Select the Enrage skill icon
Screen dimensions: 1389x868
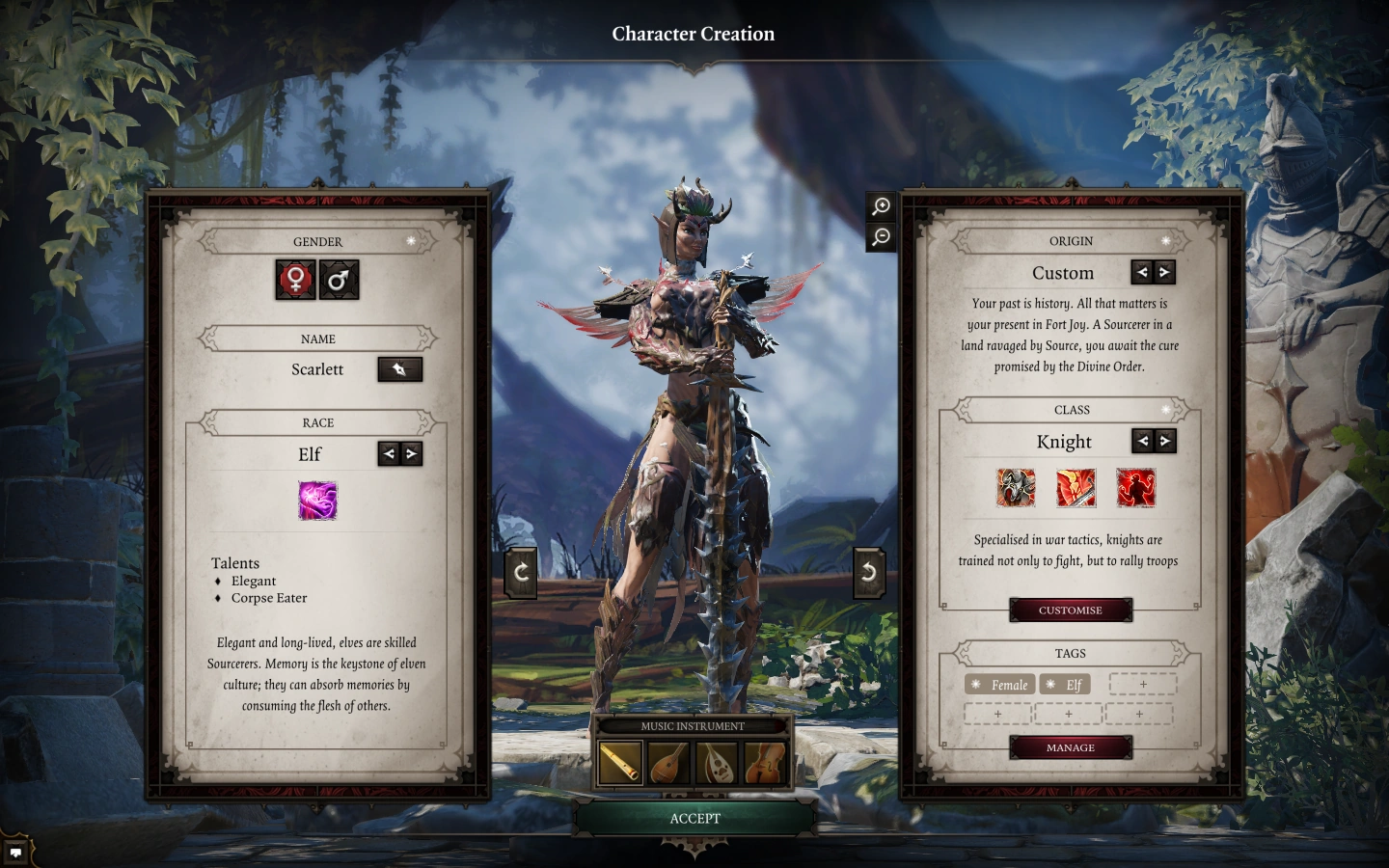coord(1135,488)
